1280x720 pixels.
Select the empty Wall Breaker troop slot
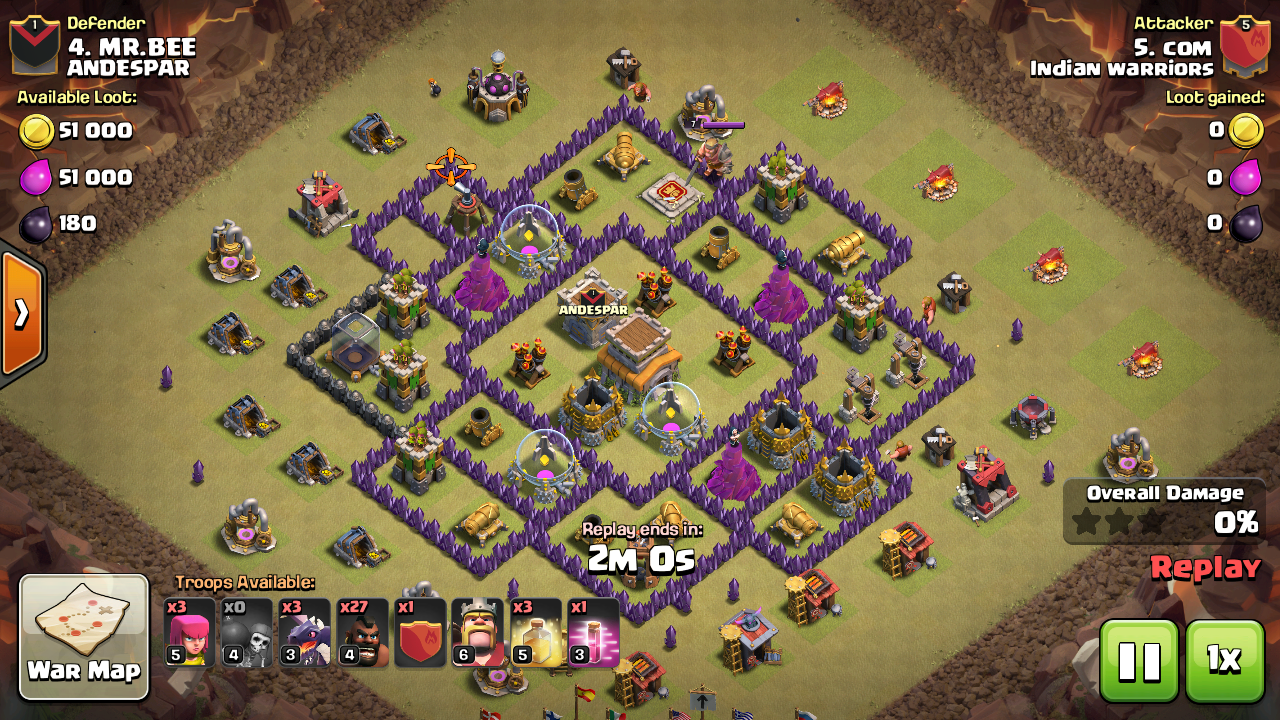point(245,632)
